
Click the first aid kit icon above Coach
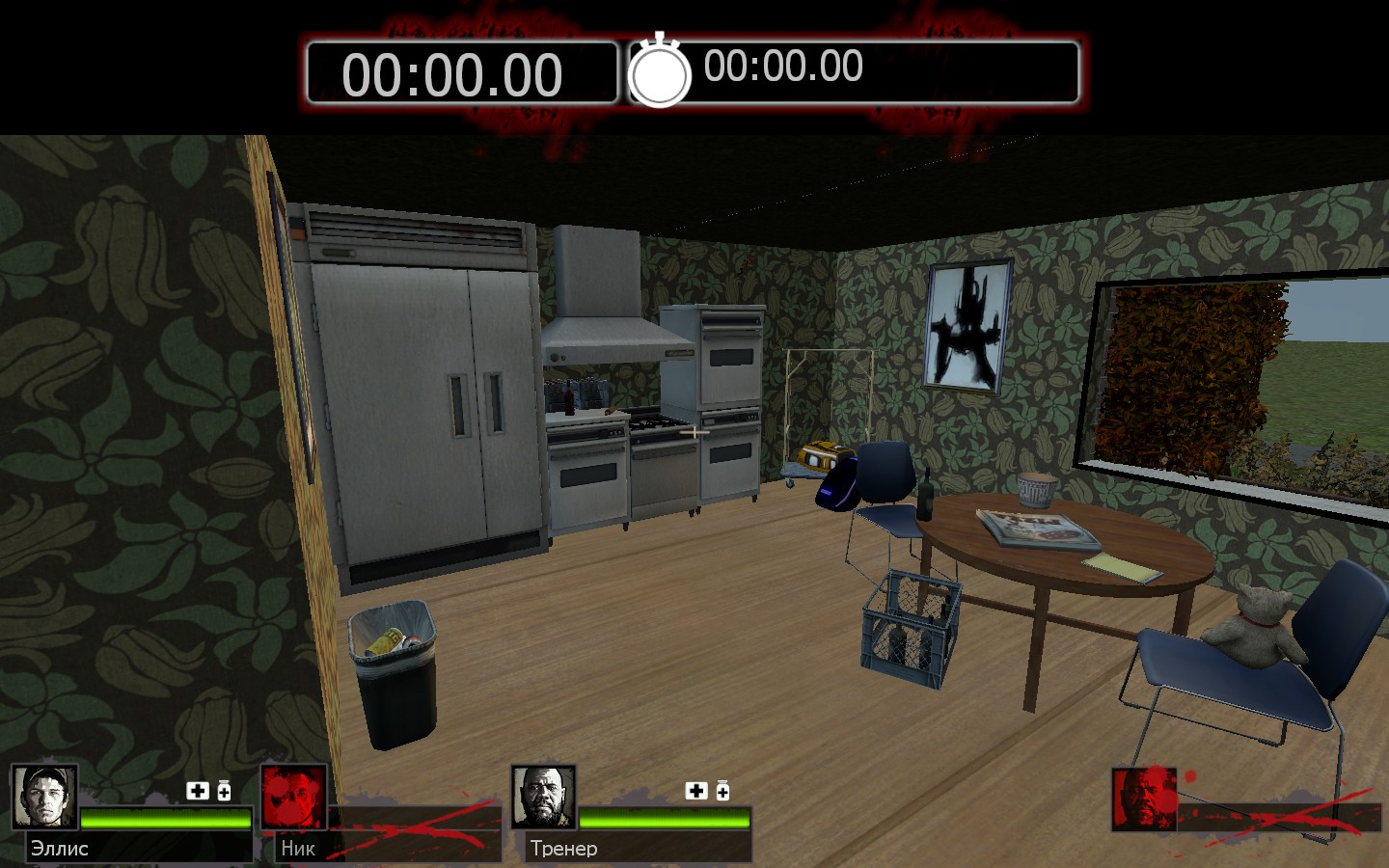coord(696,791)
